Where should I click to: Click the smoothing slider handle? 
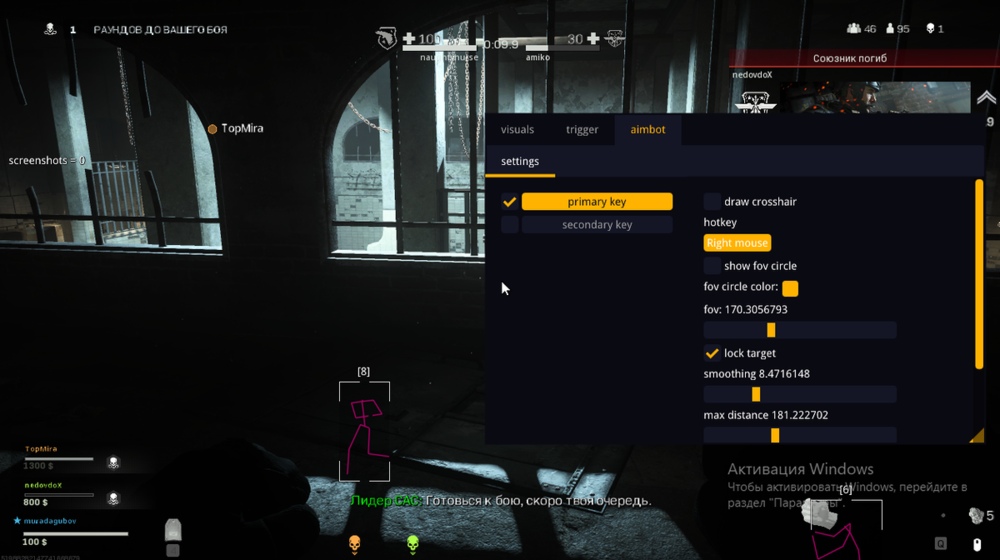(x=756, y=394)
